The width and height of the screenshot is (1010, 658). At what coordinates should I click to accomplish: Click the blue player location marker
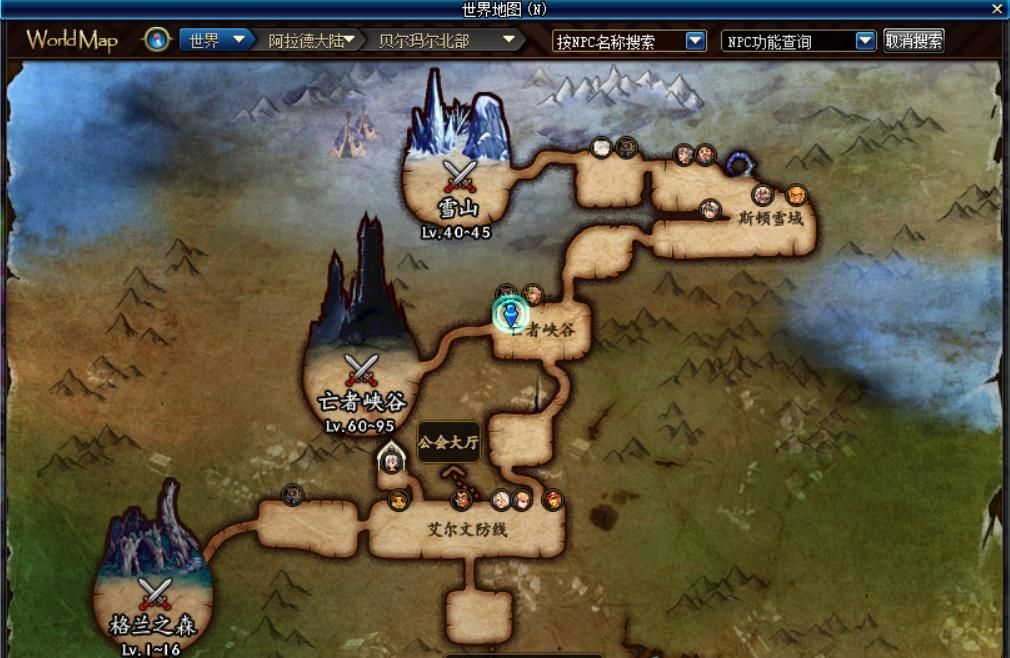511,314
